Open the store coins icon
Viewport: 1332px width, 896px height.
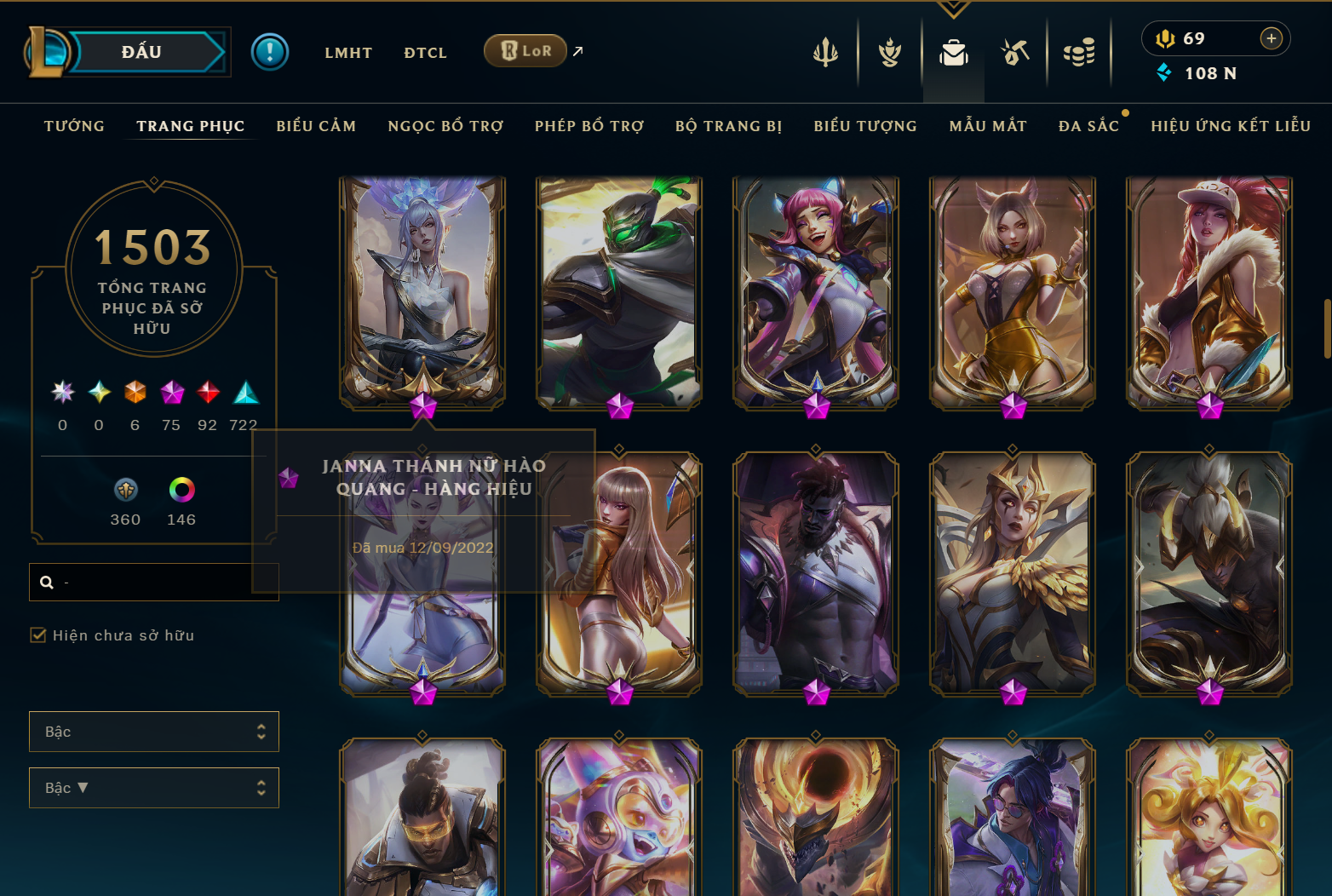point(1080,51)
